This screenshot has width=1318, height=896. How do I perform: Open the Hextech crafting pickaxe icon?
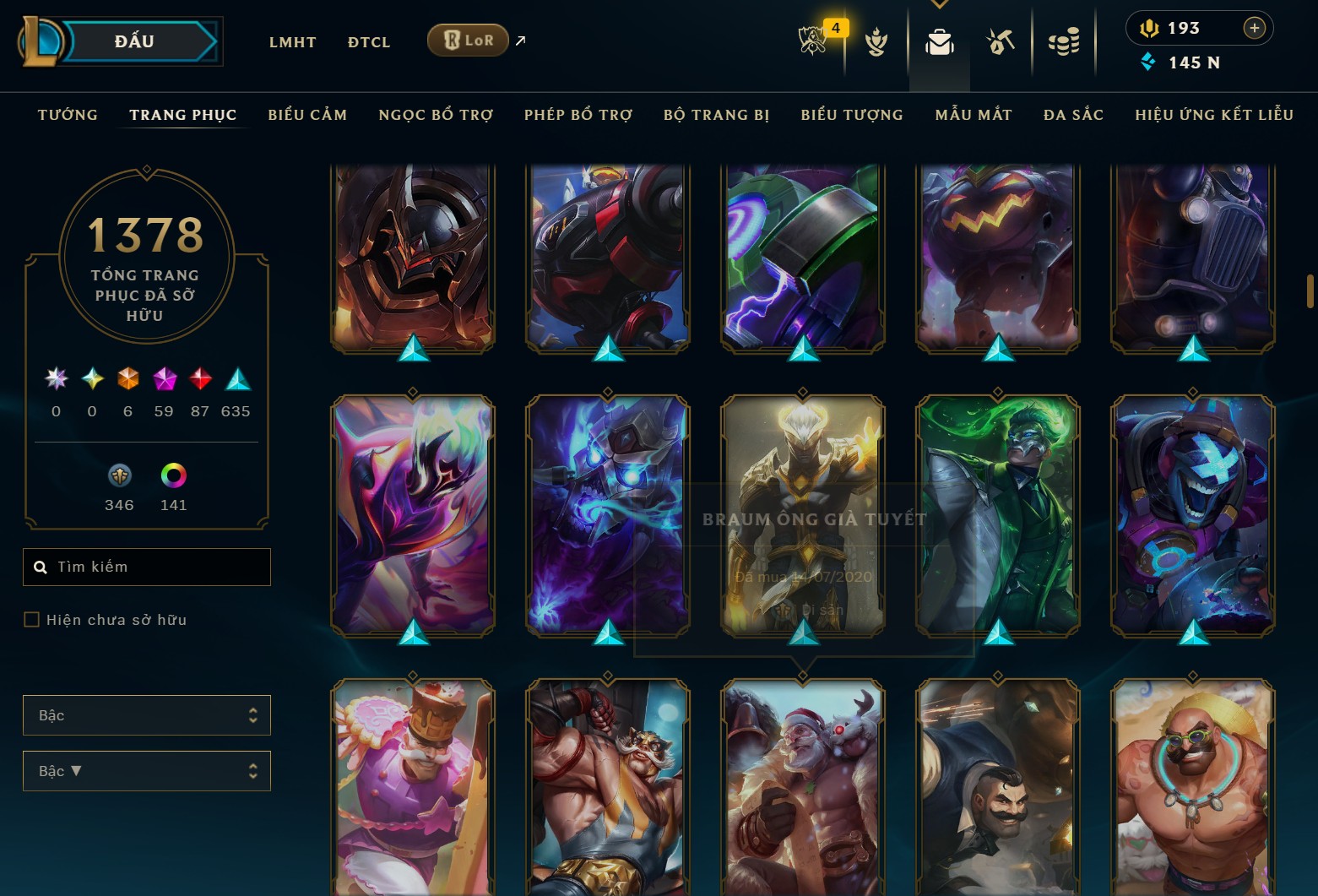click(x=1000, y=40)
